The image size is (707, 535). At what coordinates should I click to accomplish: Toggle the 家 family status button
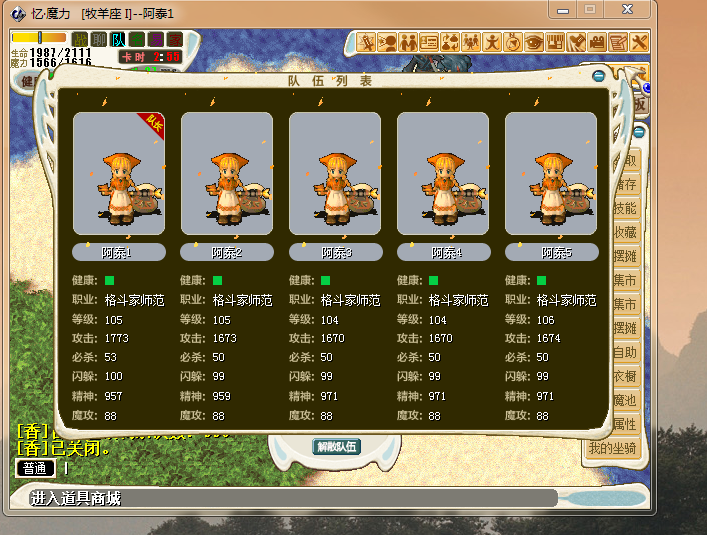tap(175, 39)
